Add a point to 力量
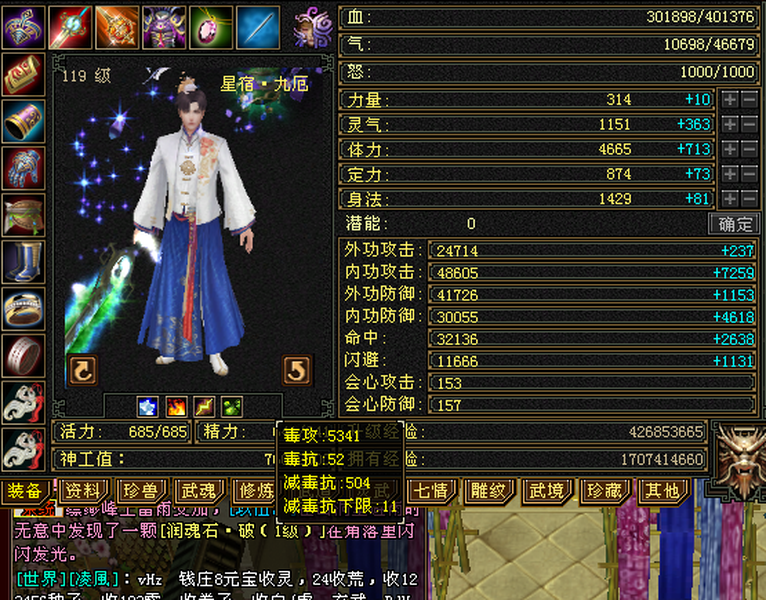Screen dimensions: 766x600 [731, 100]
